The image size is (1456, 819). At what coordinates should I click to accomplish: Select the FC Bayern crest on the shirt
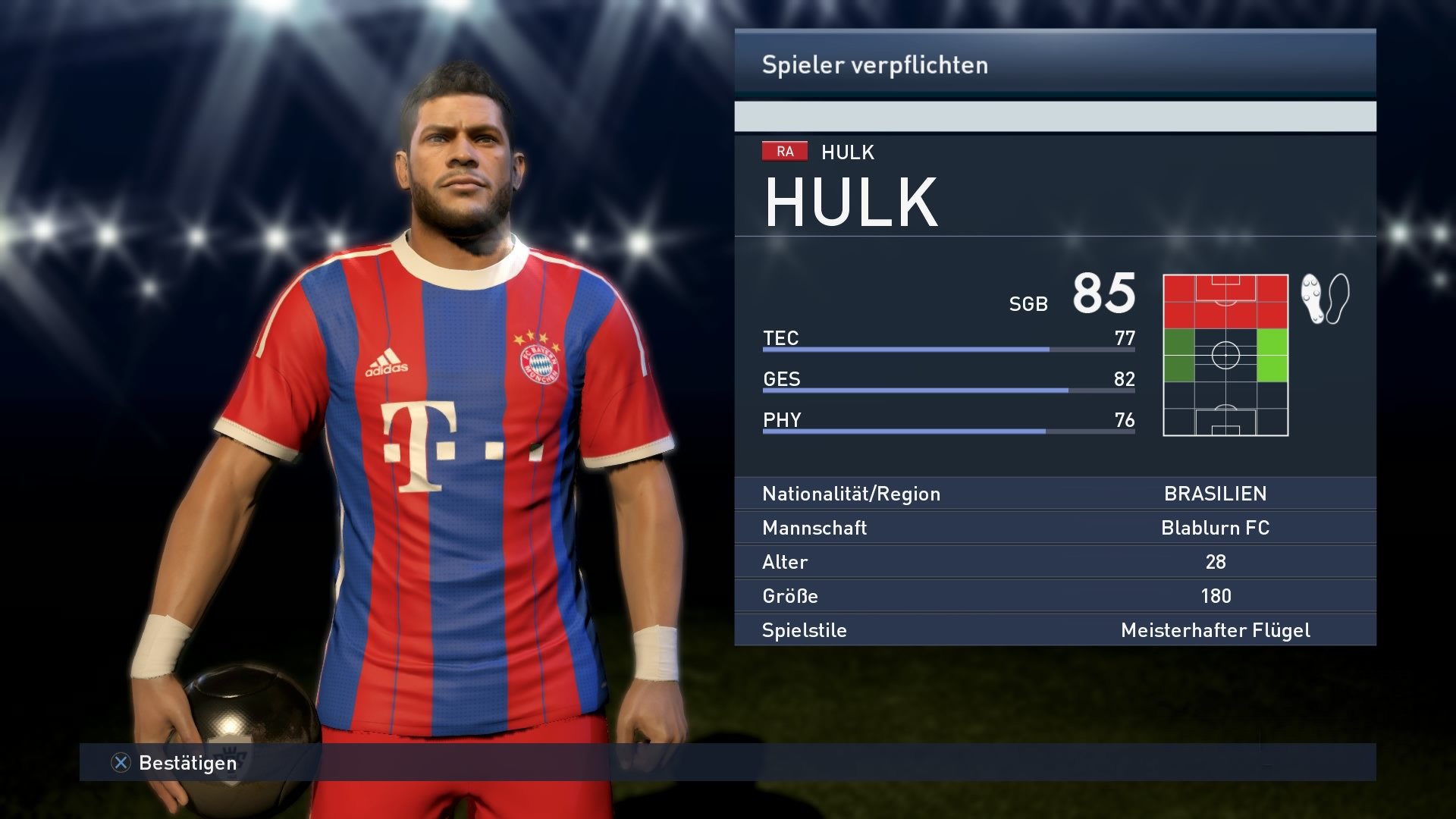[538, 364]
